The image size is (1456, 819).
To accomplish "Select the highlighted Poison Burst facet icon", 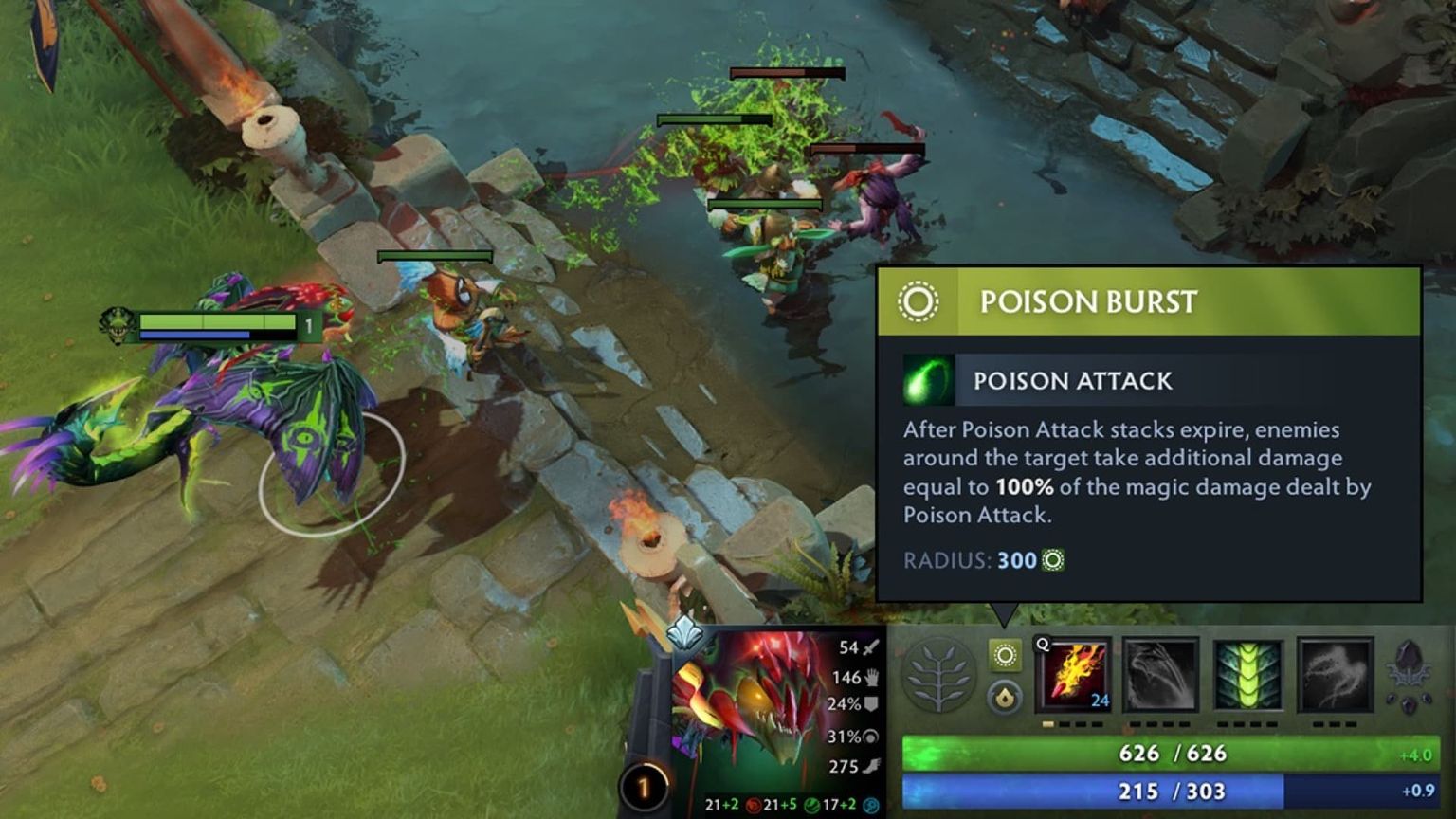I will point(1007,654).
